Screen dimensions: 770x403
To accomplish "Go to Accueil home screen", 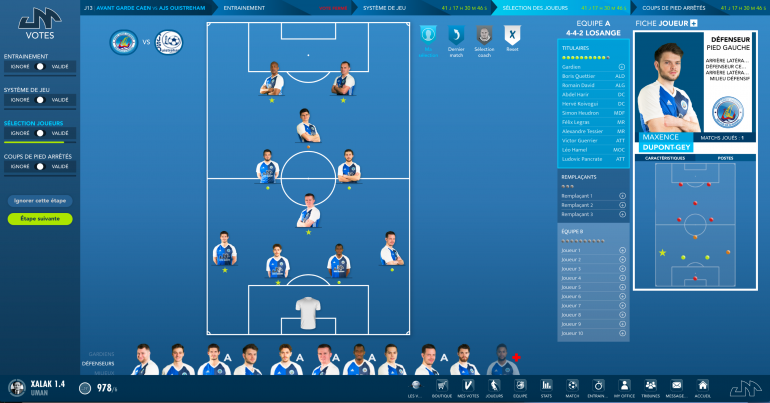I will point(703,386).
